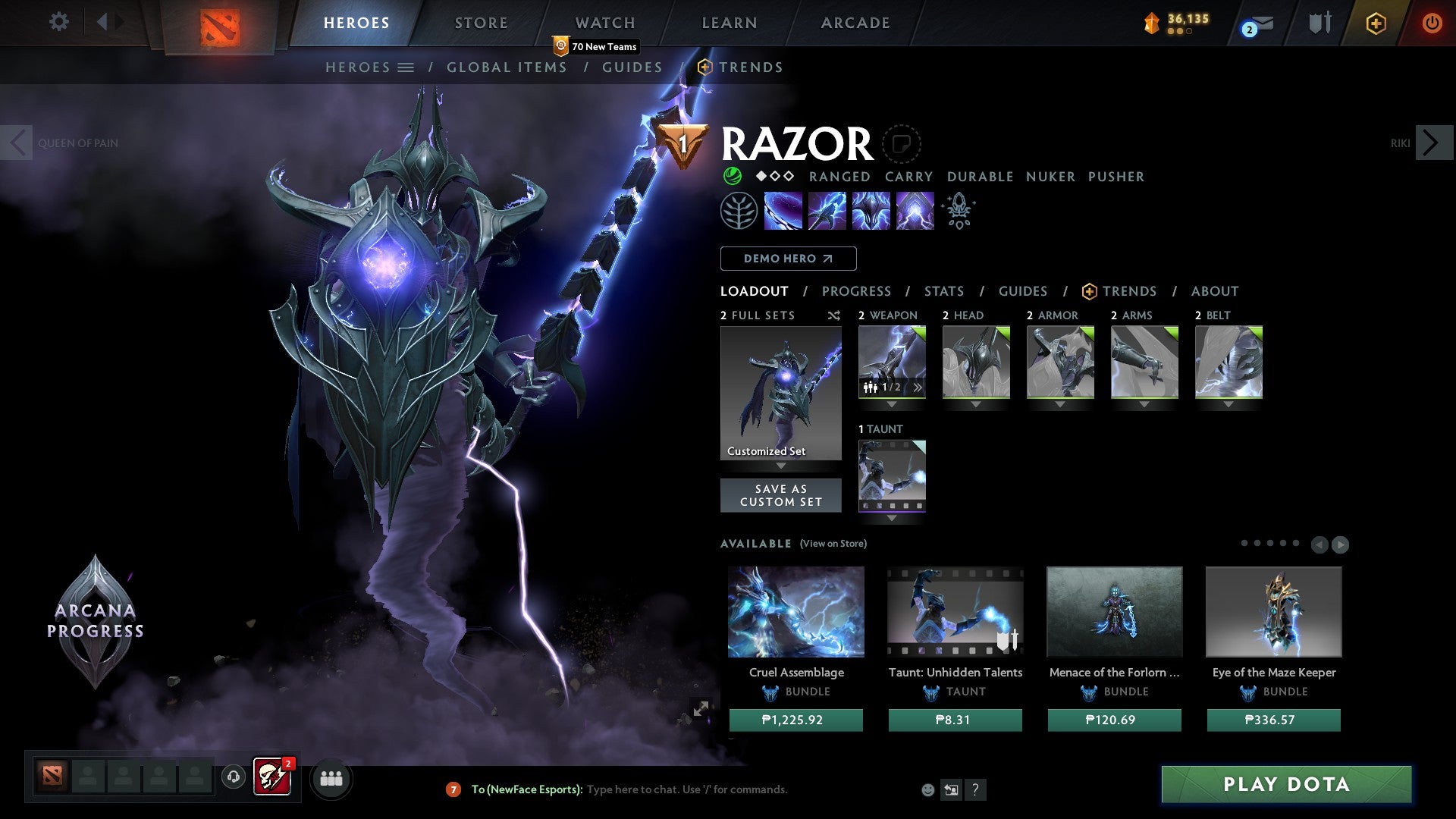Screen dimensions: 1456x819
Task: Open the Watch section in the top menu
Action: (604, 23)
